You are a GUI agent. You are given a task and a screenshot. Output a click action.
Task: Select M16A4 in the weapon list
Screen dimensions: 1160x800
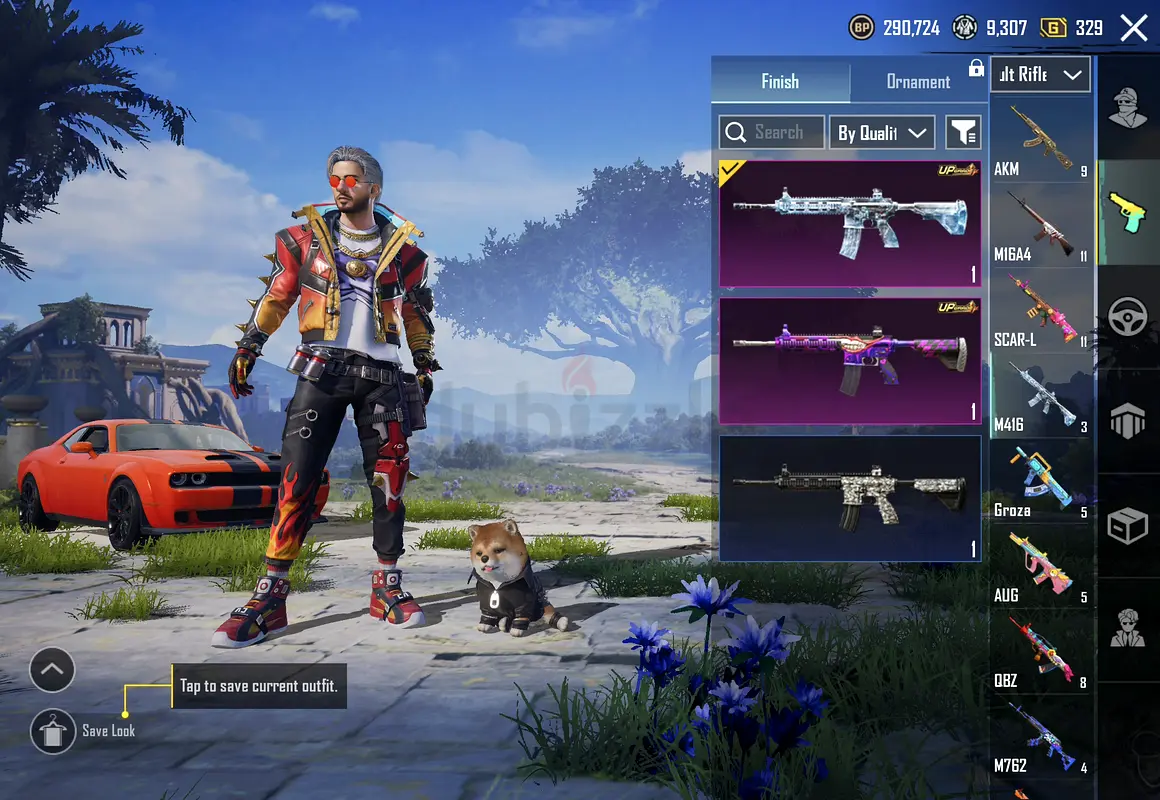point(1040,227)
